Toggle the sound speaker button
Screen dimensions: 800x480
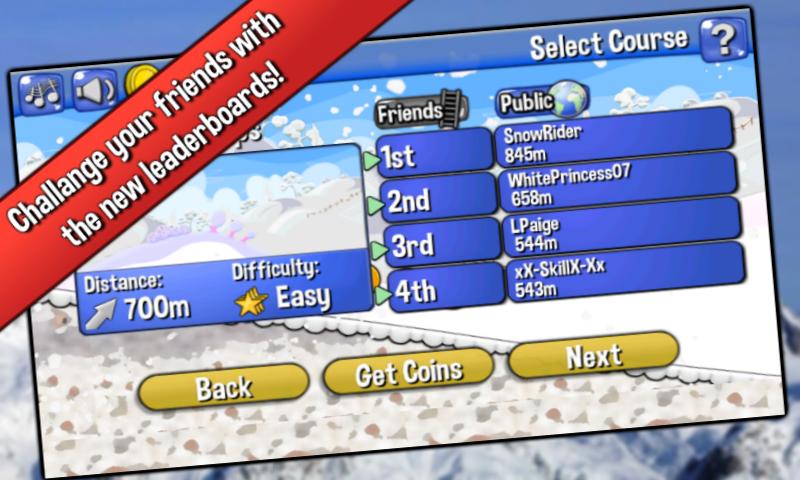coord(94,90)
